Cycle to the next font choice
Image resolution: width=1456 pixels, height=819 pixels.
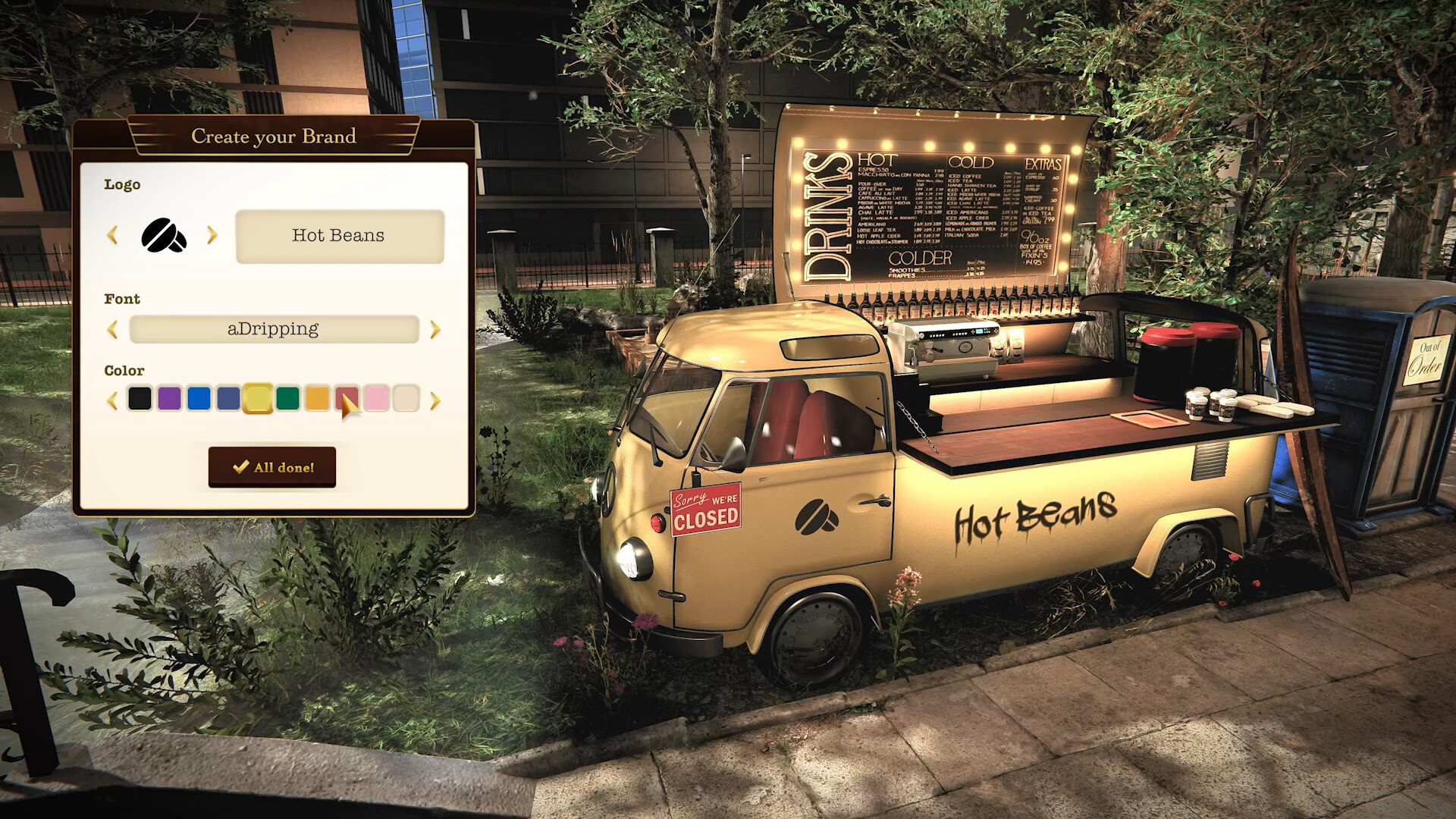click(x=434, y=329)
